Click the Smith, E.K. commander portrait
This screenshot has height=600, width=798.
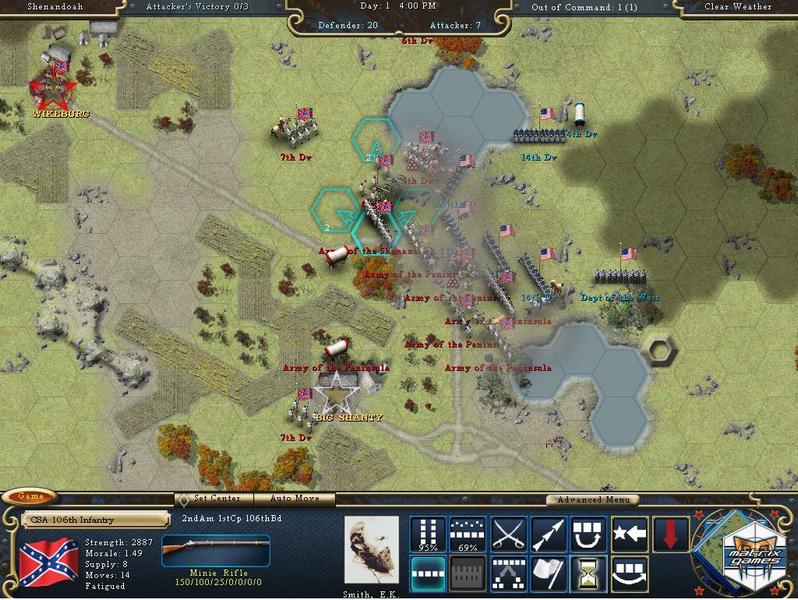click(x=371, y=550)
